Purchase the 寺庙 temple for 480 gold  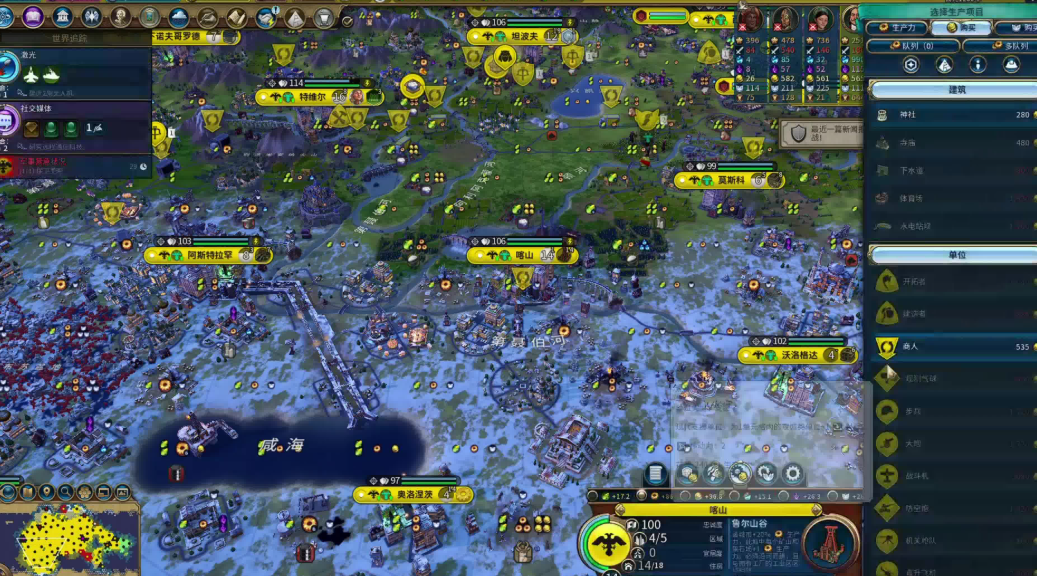(950, 143)
